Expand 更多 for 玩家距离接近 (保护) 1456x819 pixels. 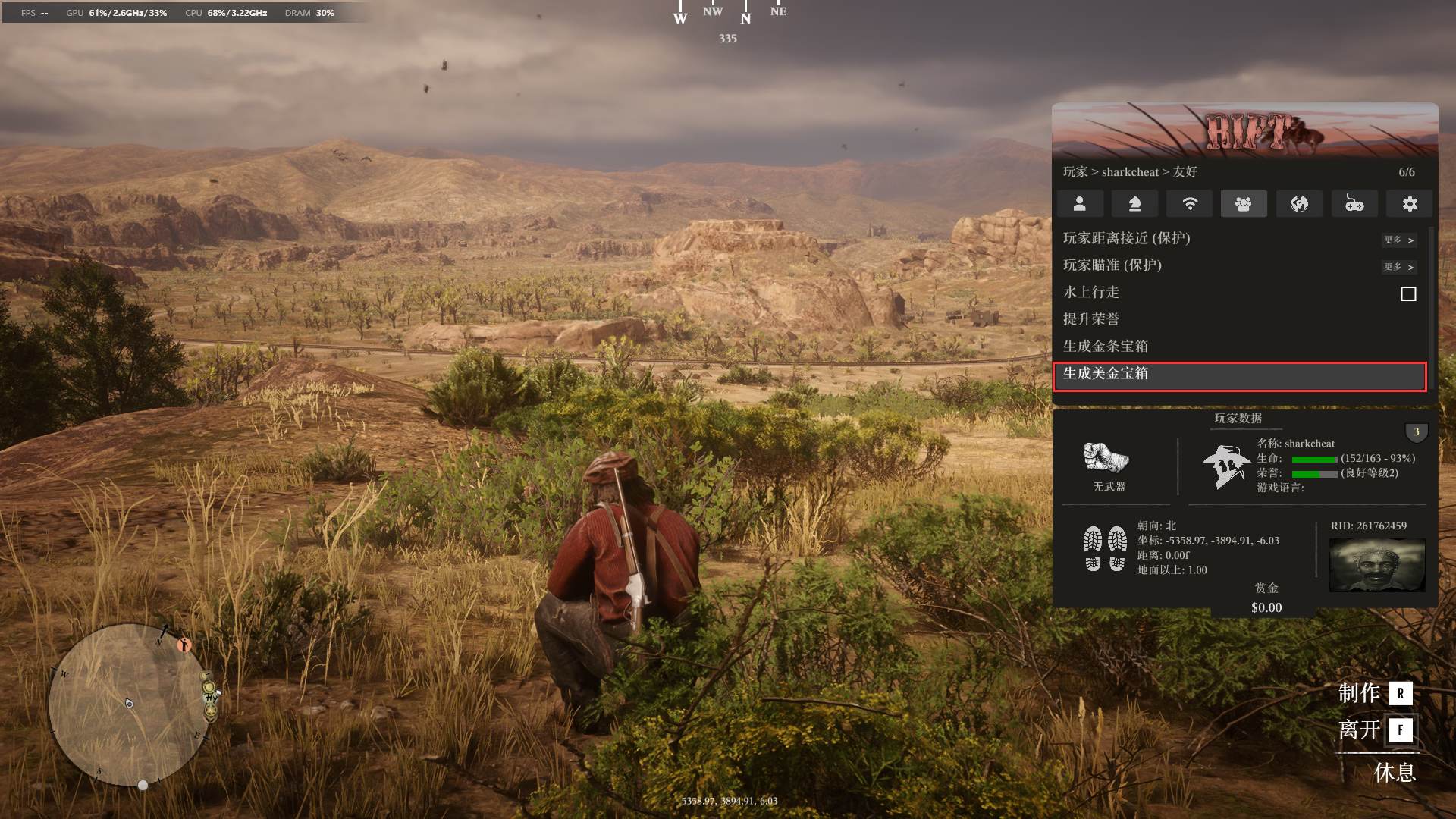1398,240
